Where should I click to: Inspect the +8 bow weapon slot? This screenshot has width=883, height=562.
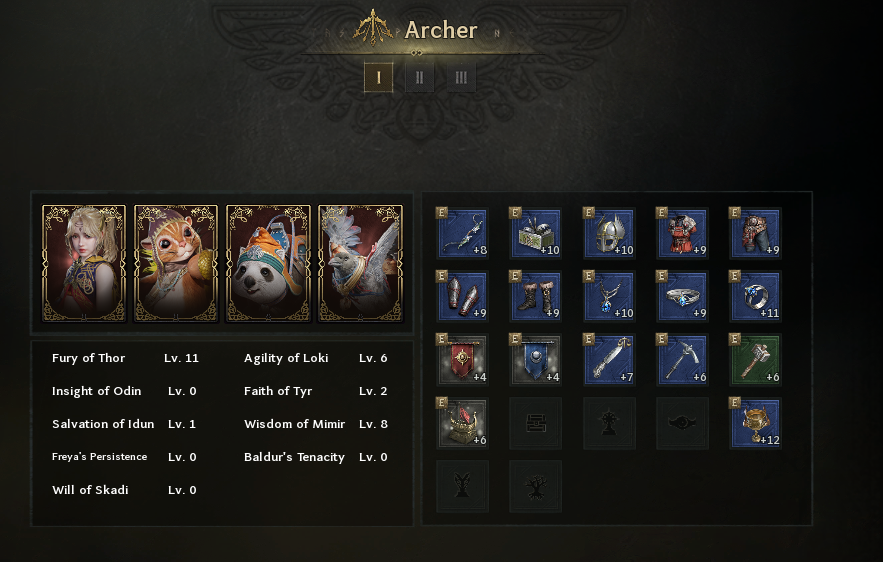(463, 233)
